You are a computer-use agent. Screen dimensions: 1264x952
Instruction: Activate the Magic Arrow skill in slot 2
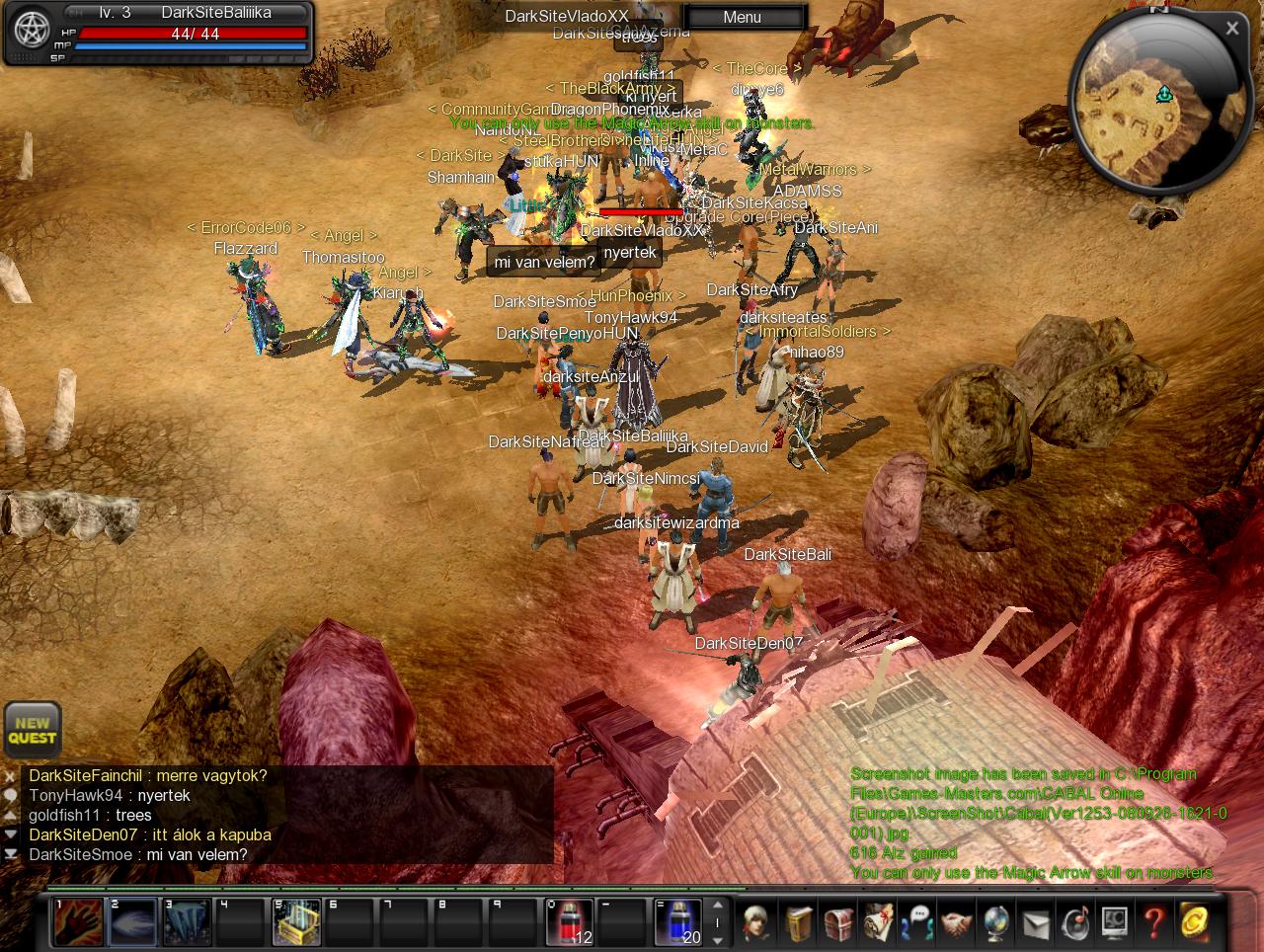coord(131,921)
